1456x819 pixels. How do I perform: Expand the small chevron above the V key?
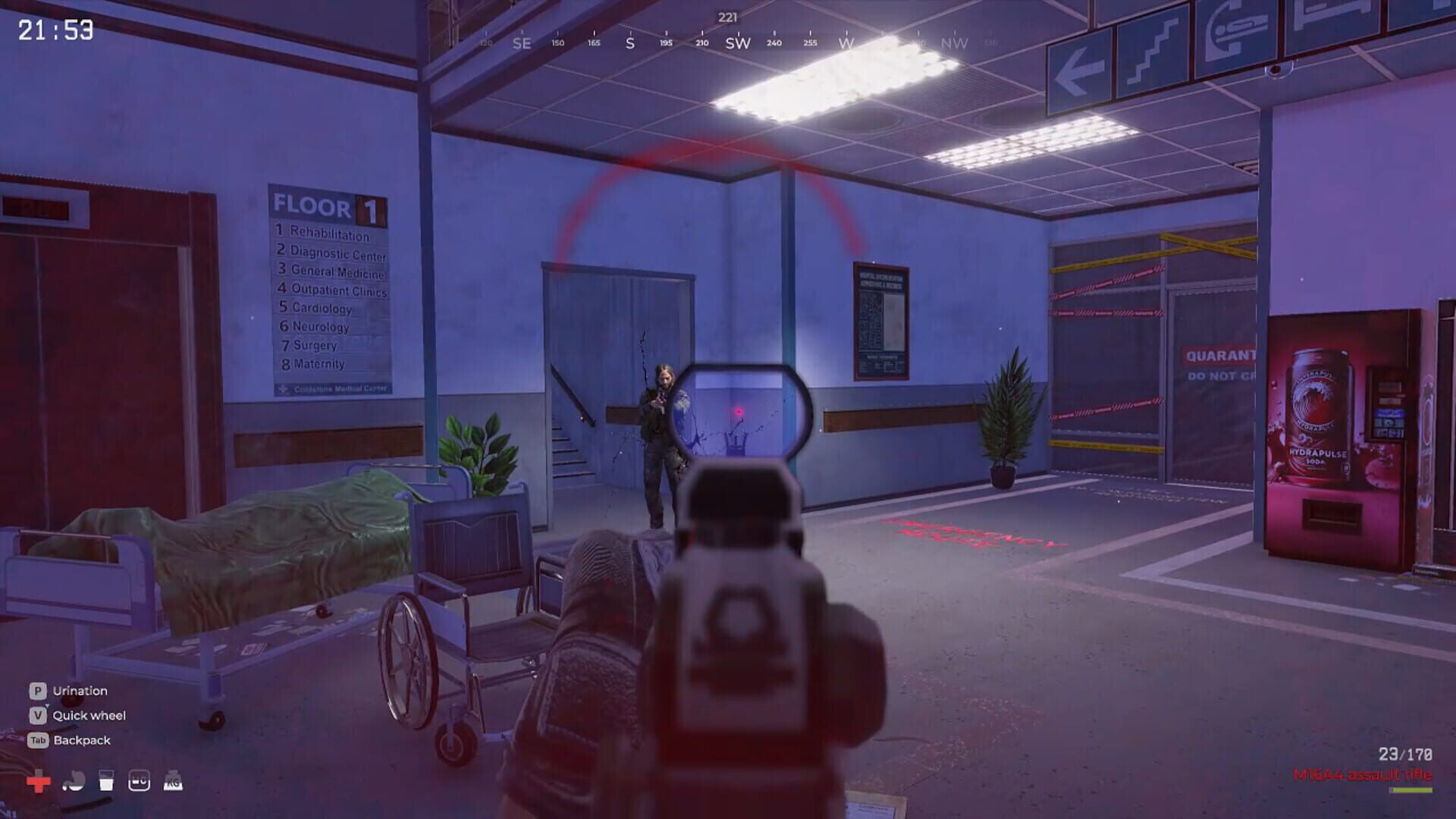tap(47, 705)
